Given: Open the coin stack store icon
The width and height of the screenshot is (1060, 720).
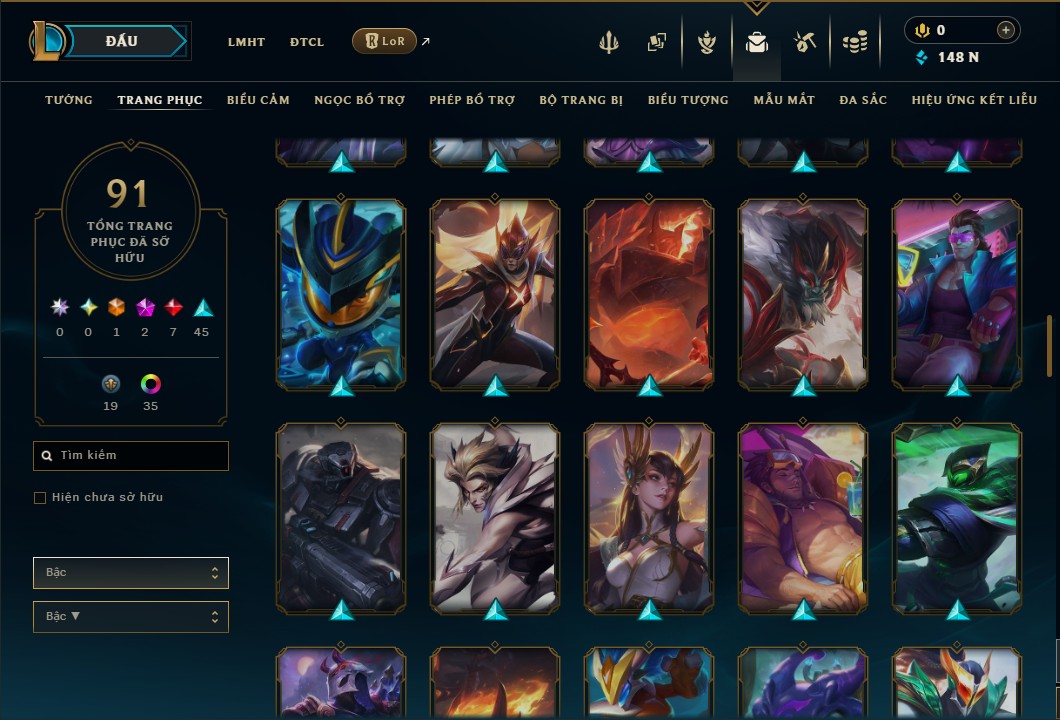Looking at the screenshot, I should (854, 42).
